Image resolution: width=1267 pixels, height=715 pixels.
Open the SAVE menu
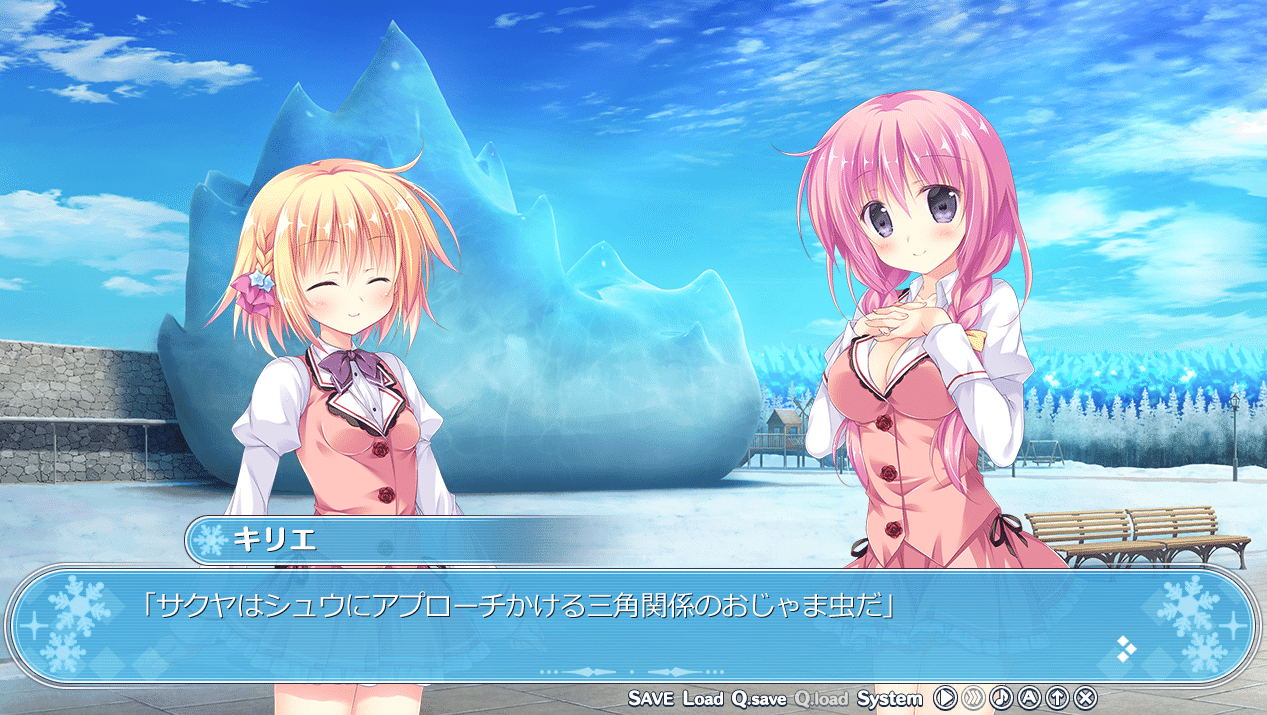(651, 698)
